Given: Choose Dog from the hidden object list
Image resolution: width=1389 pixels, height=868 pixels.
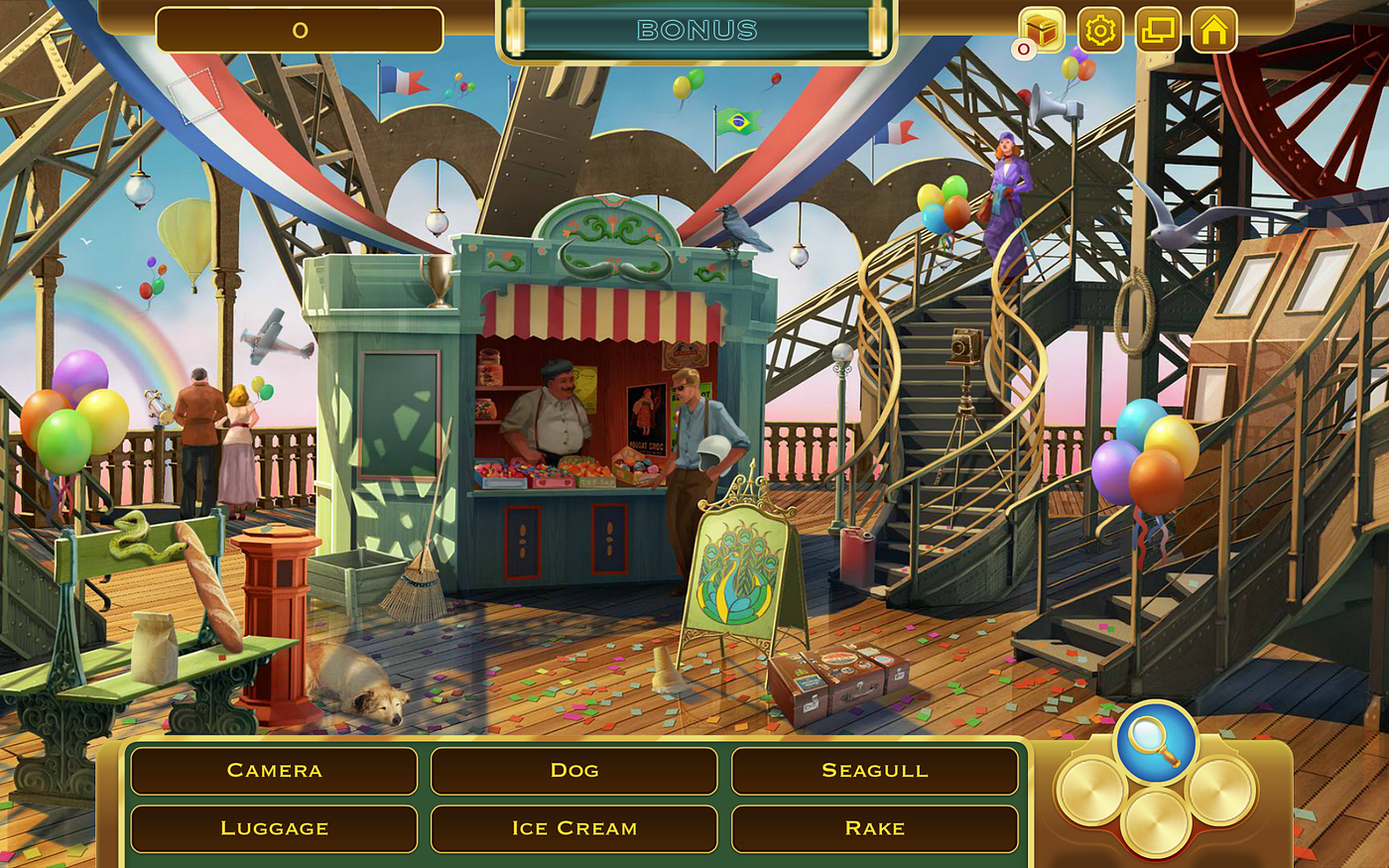Looking at the screenshot, I should tap(573, 771).
